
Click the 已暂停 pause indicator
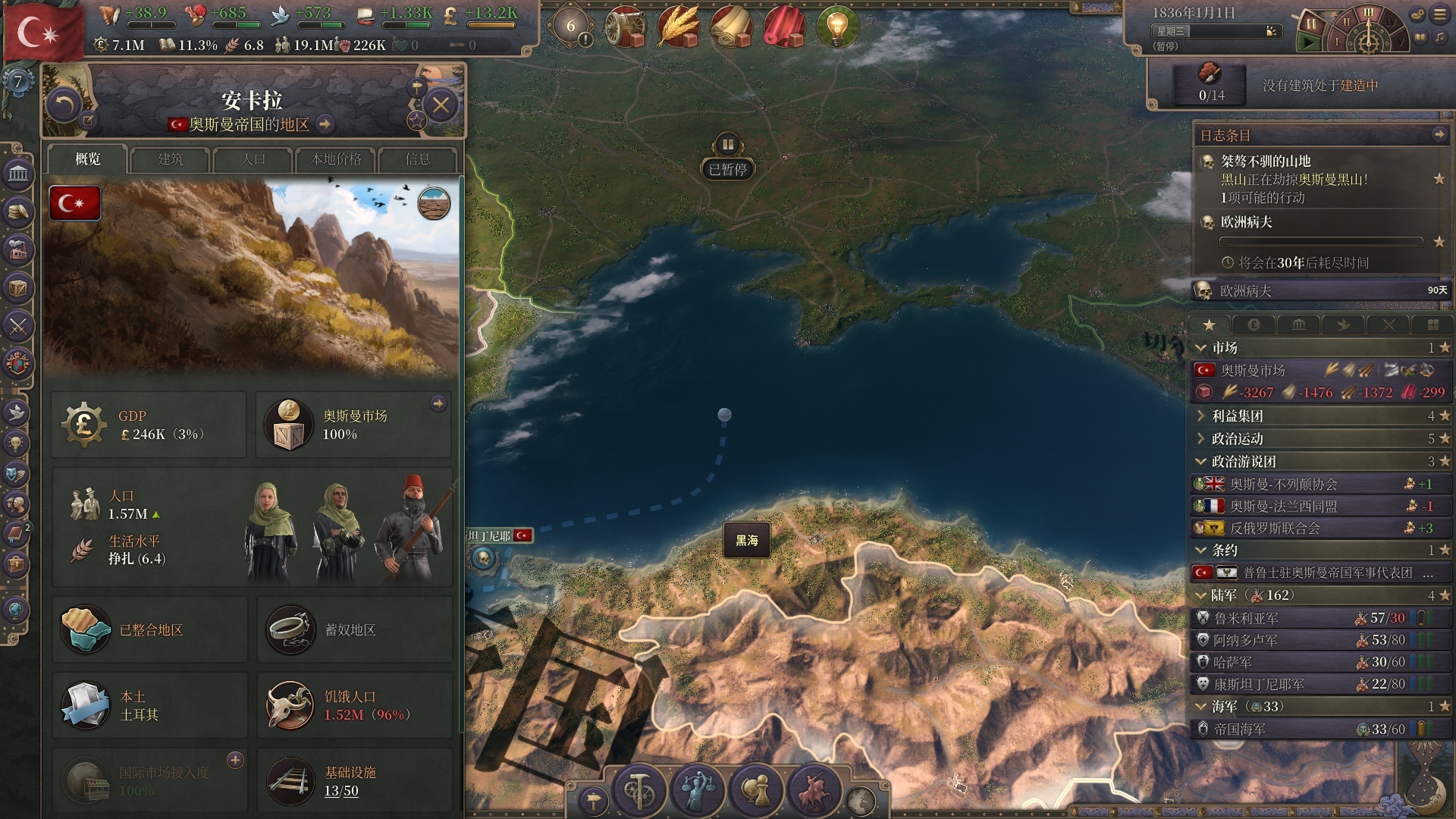click(x=727, y=169)
